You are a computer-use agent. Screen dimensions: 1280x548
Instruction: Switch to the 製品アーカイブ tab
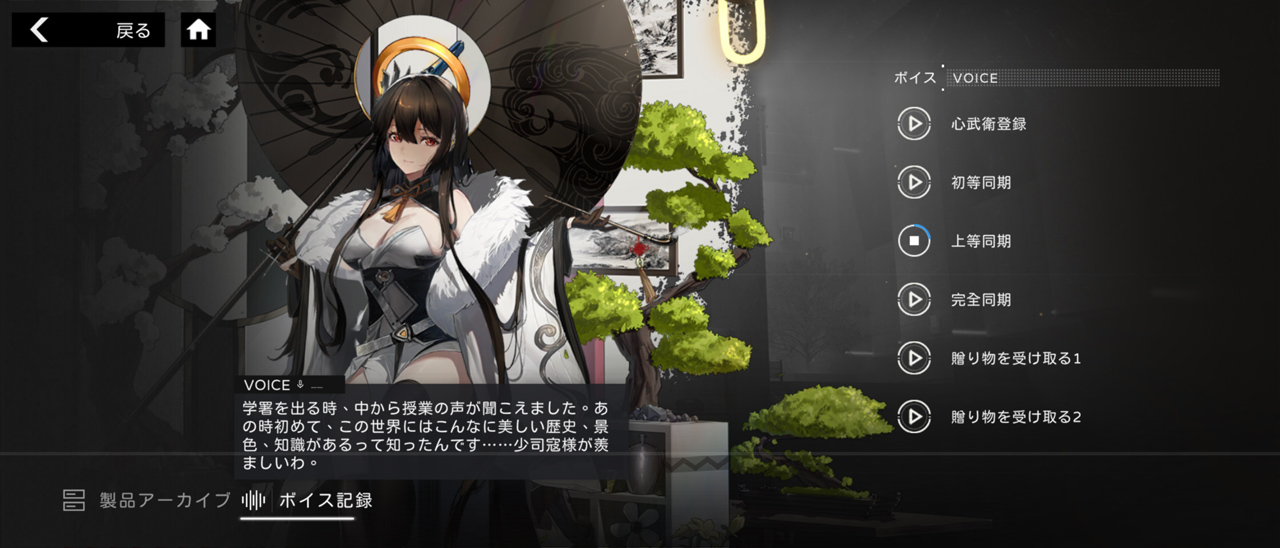click(148, 500)
